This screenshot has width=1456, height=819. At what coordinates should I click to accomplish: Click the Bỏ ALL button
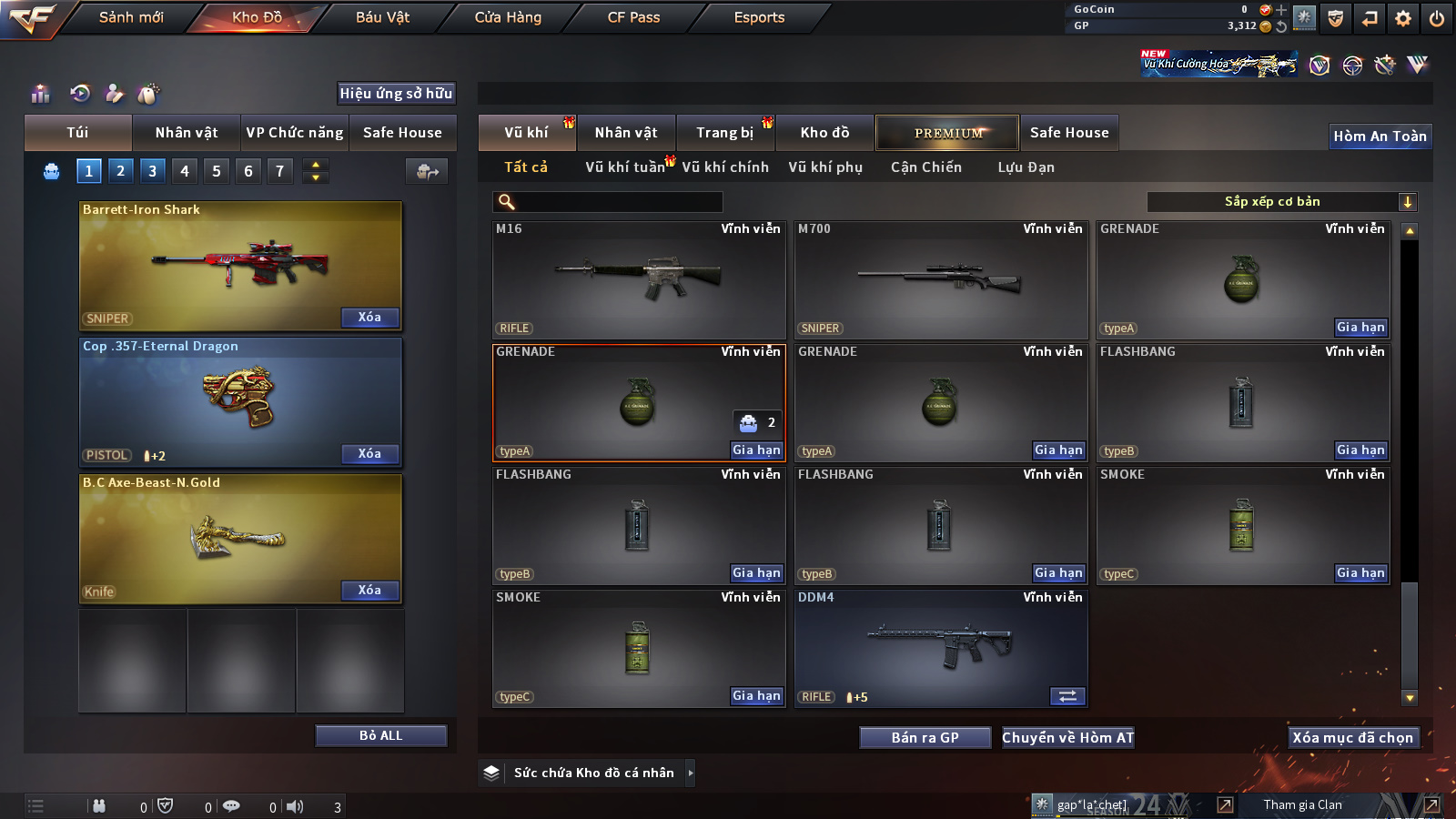(x=380, y=735)
